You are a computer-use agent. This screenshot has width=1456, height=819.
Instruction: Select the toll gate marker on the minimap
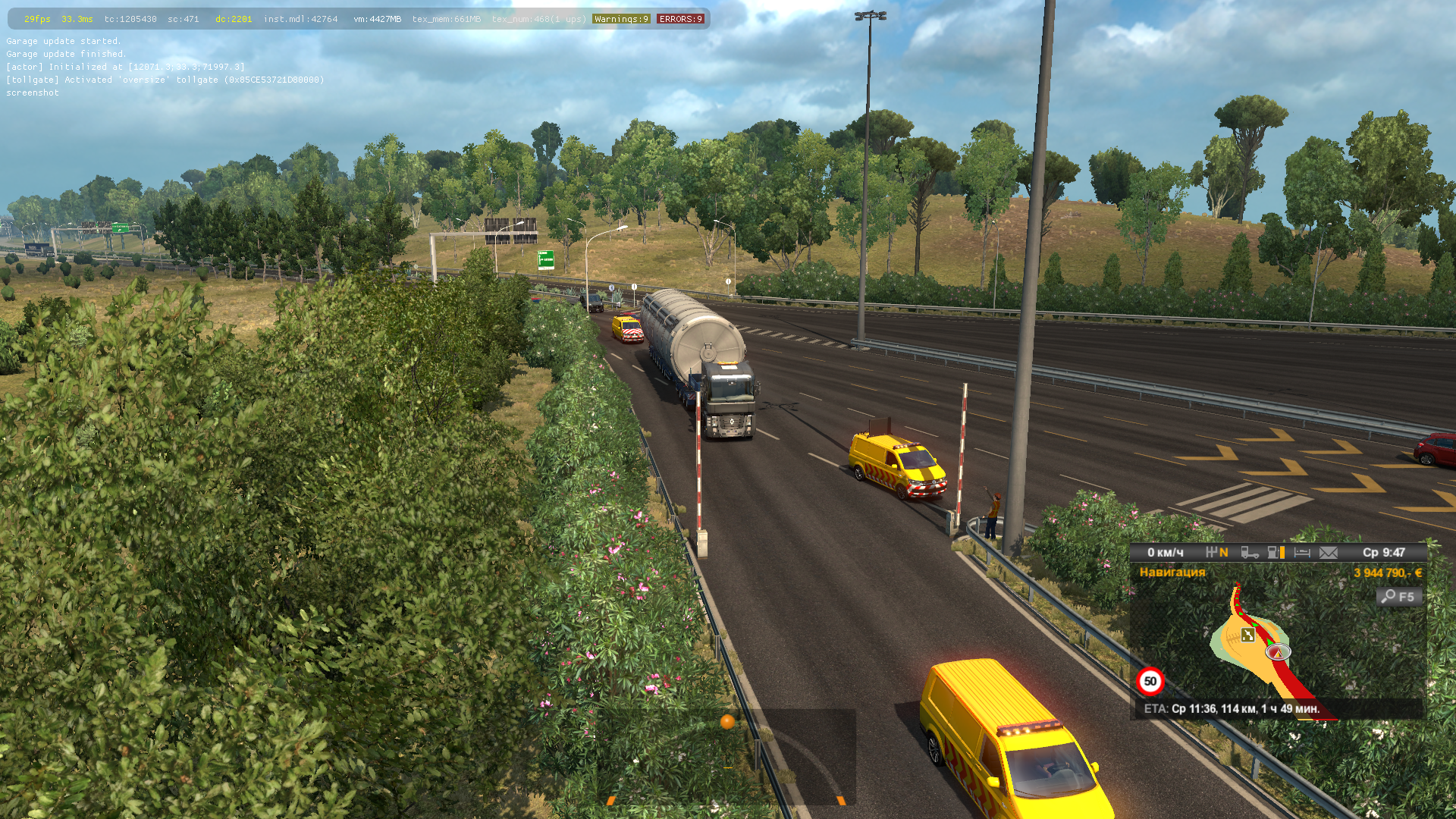click(1247, 635)
